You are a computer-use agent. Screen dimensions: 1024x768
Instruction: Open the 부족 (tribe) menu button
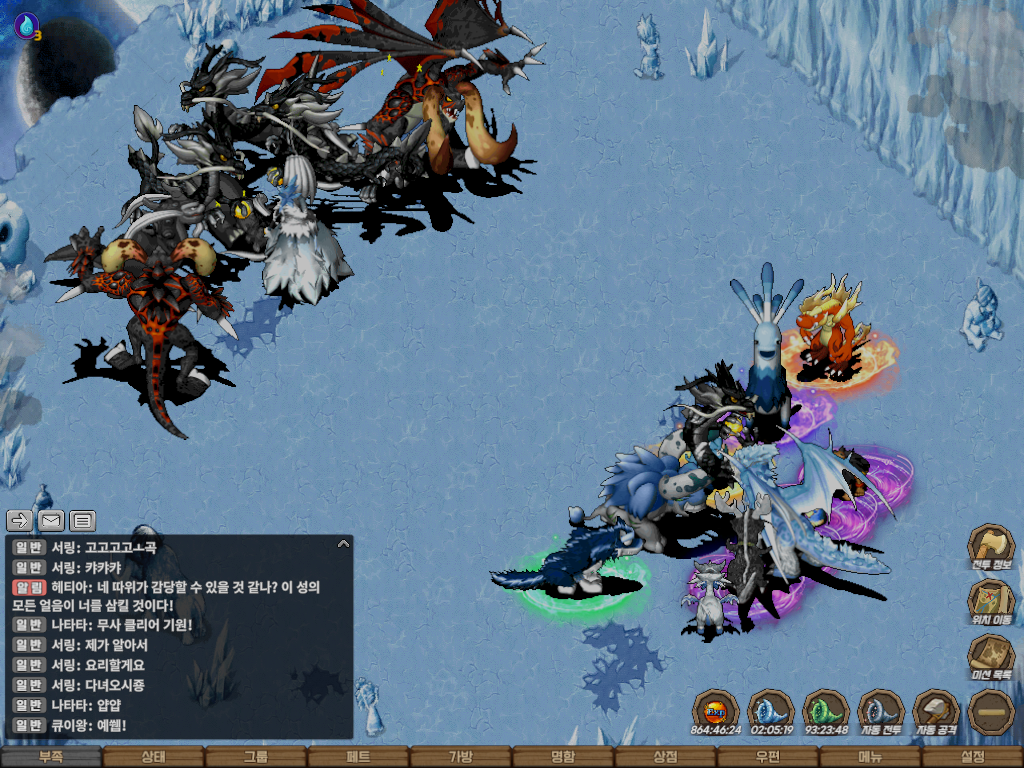50,757
